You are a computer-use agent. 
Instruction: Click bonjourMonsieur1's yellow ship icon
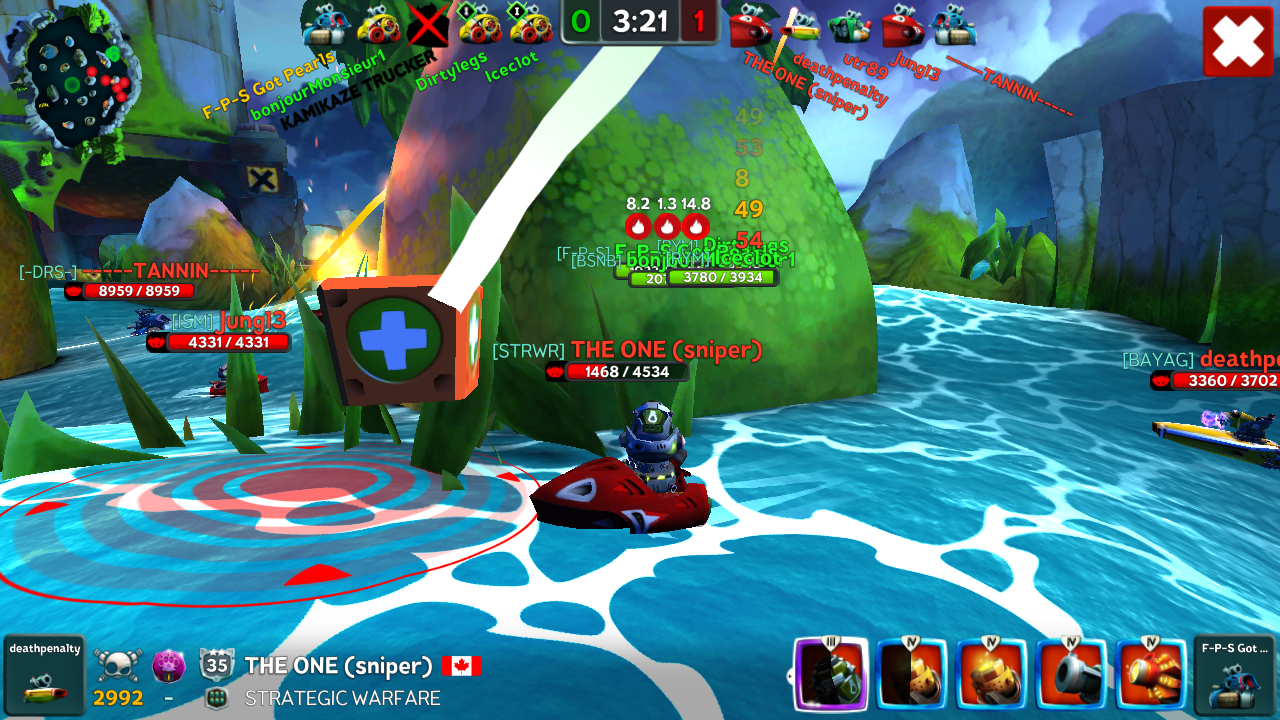[378, 24]
